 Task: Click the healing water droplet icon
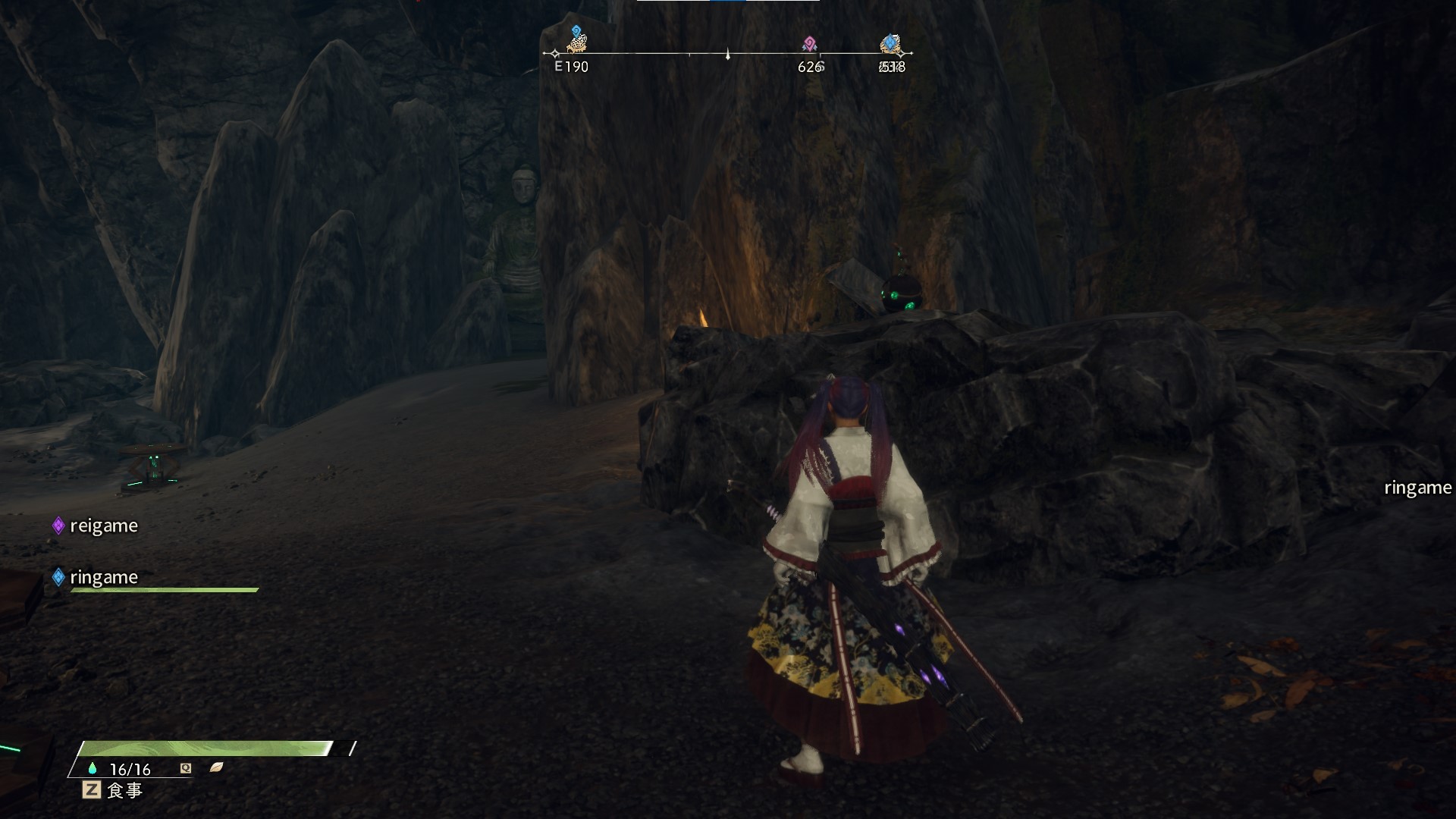(x=93, y=768)
